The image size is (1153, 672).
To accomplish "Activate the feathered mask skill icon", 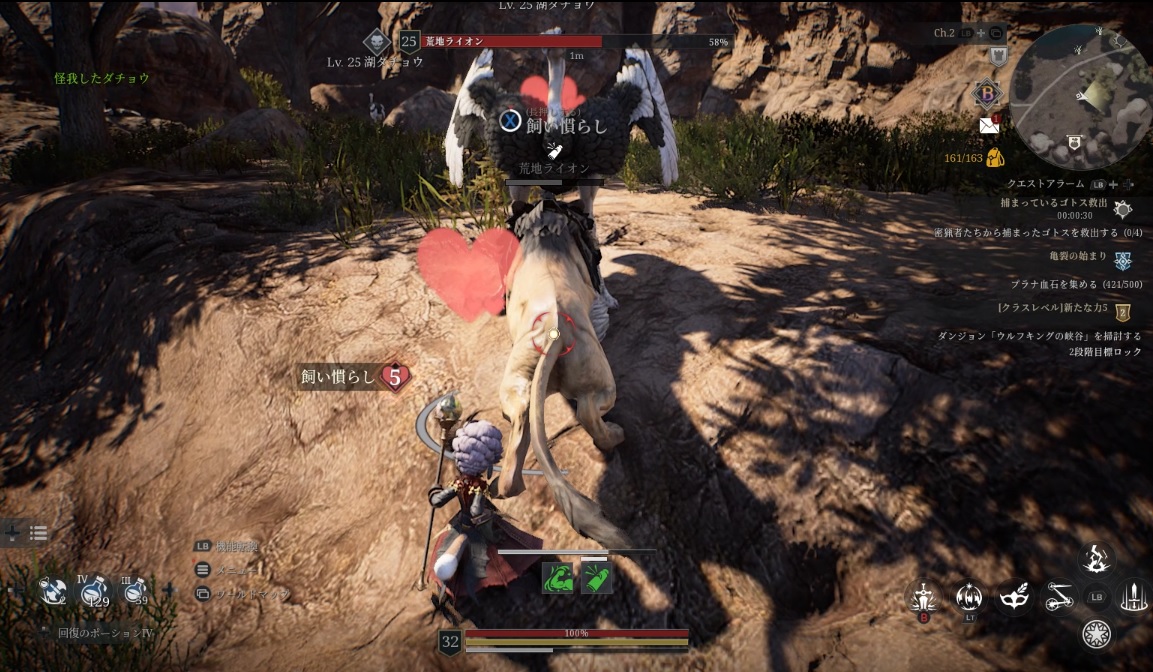I will pos(1014,597).
